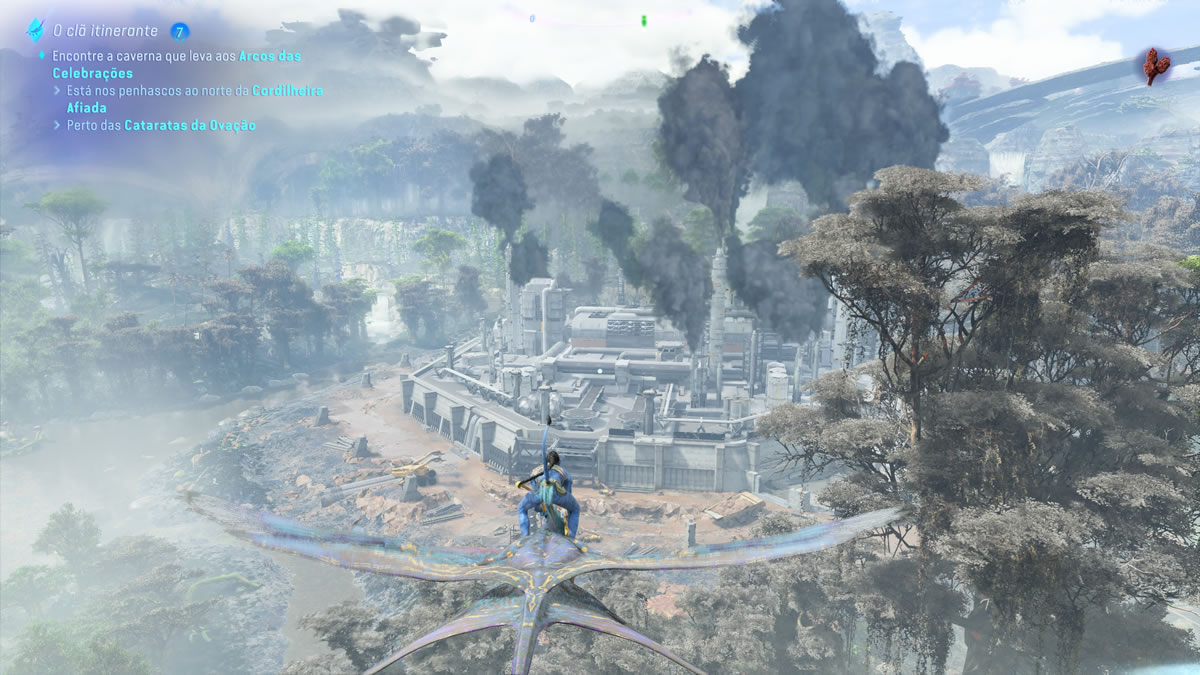Select the Cataratas da Ovação hint line

tap(161, 125)
